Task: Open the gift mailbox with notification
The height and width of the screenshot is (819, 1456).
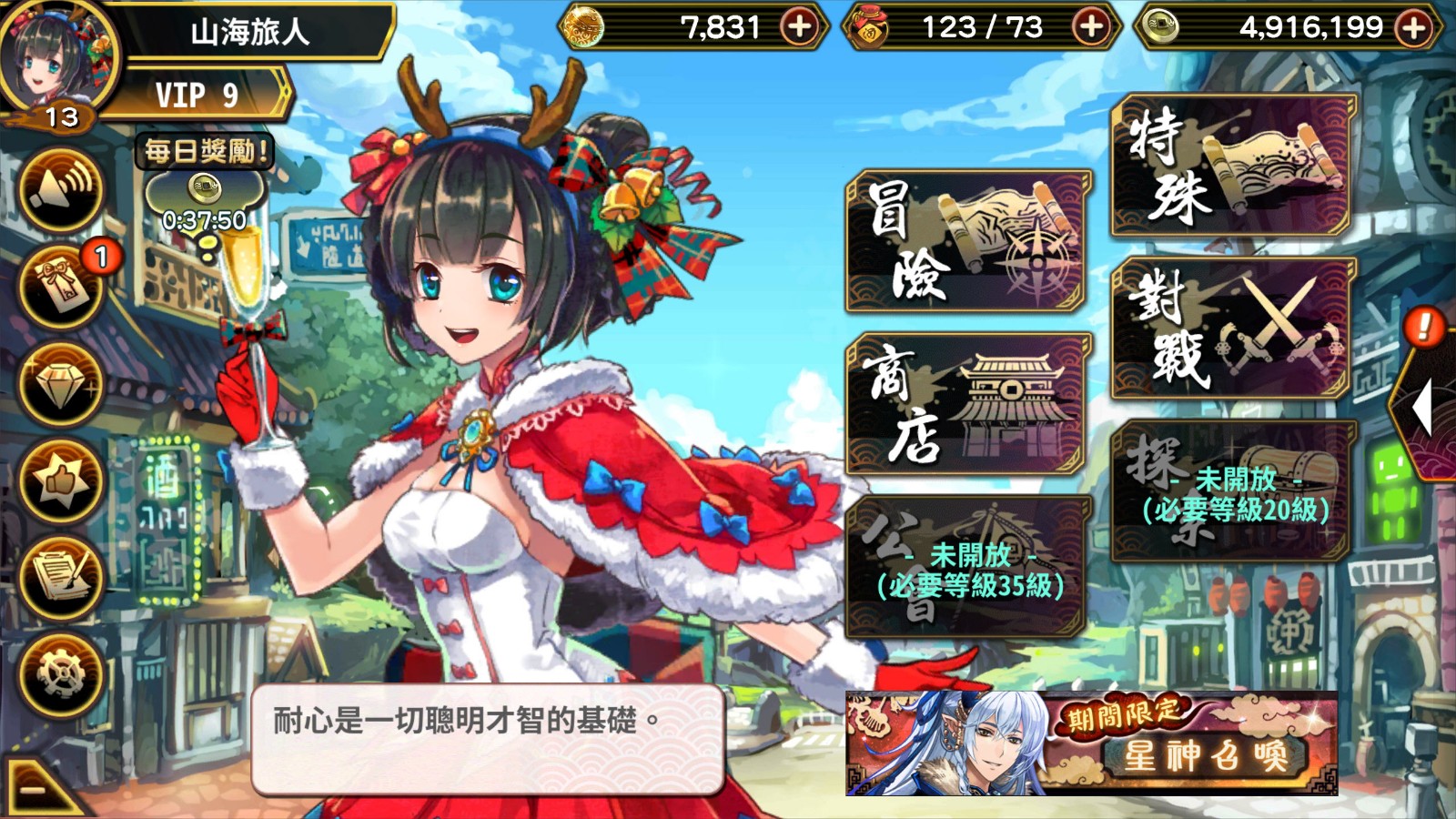Action: click(61, 287)
